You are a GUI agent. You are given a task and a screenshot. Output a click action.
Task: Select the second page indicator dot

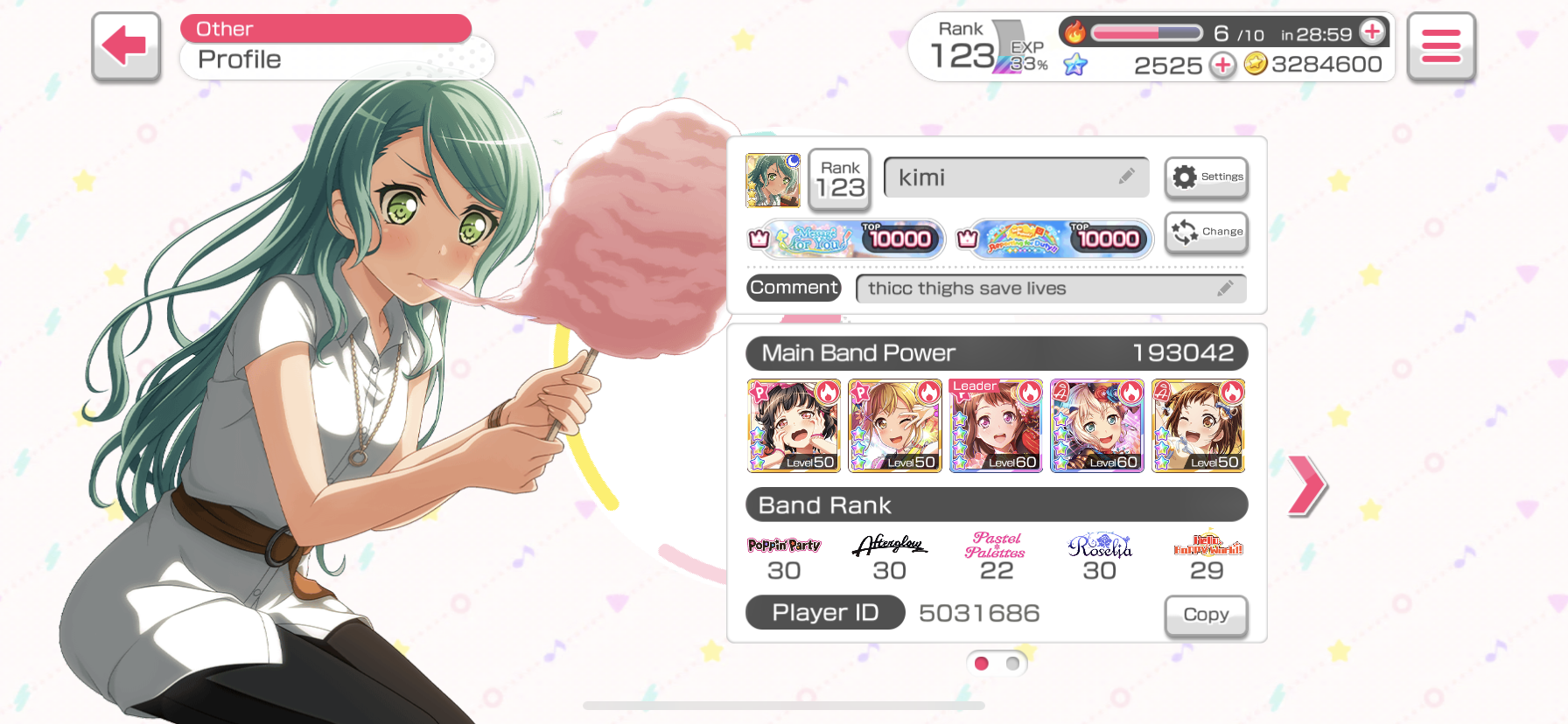pyautogui.click(x=1012, y=664)
